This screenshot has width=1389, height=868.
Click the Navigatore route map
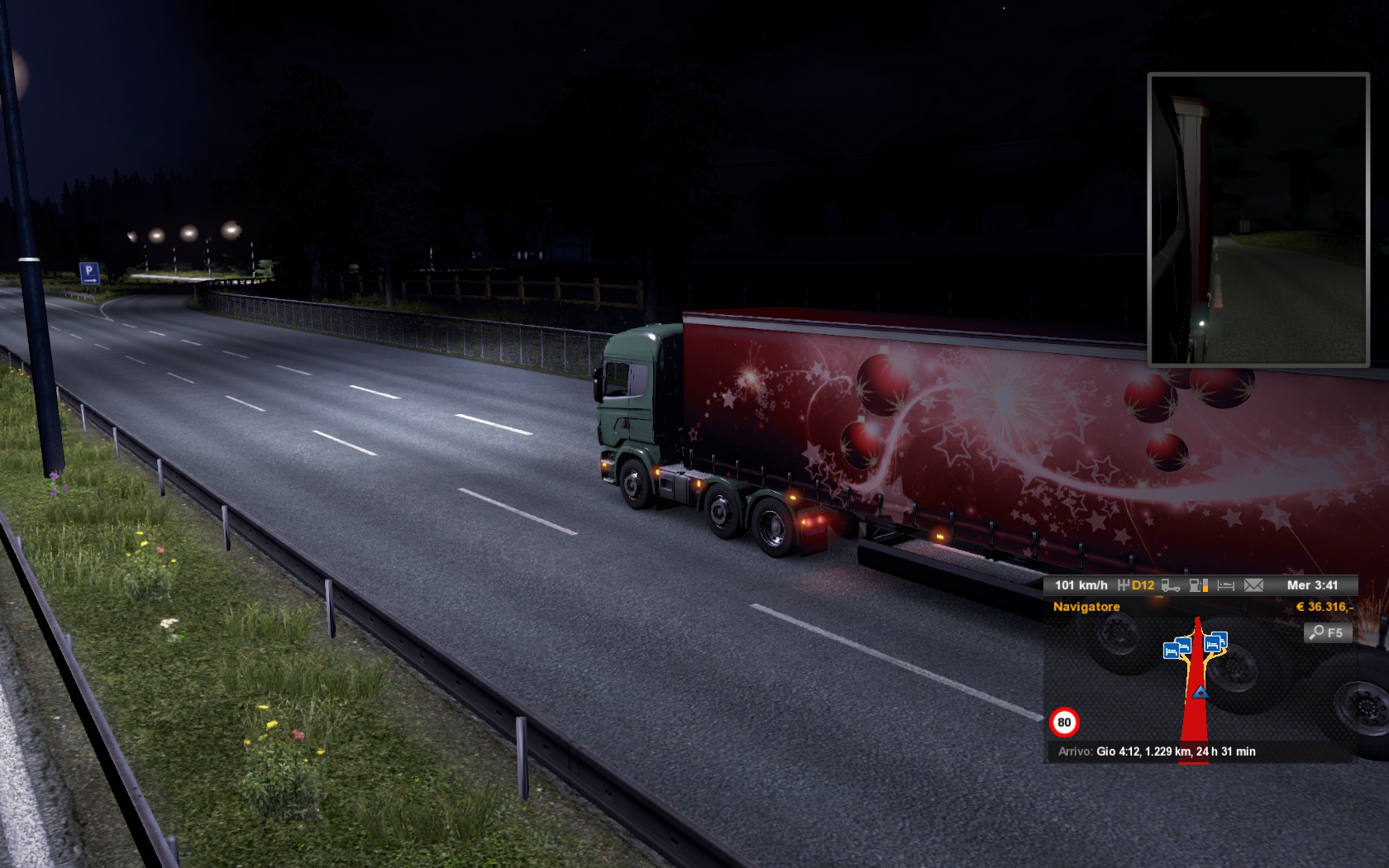coord(1199,678)
